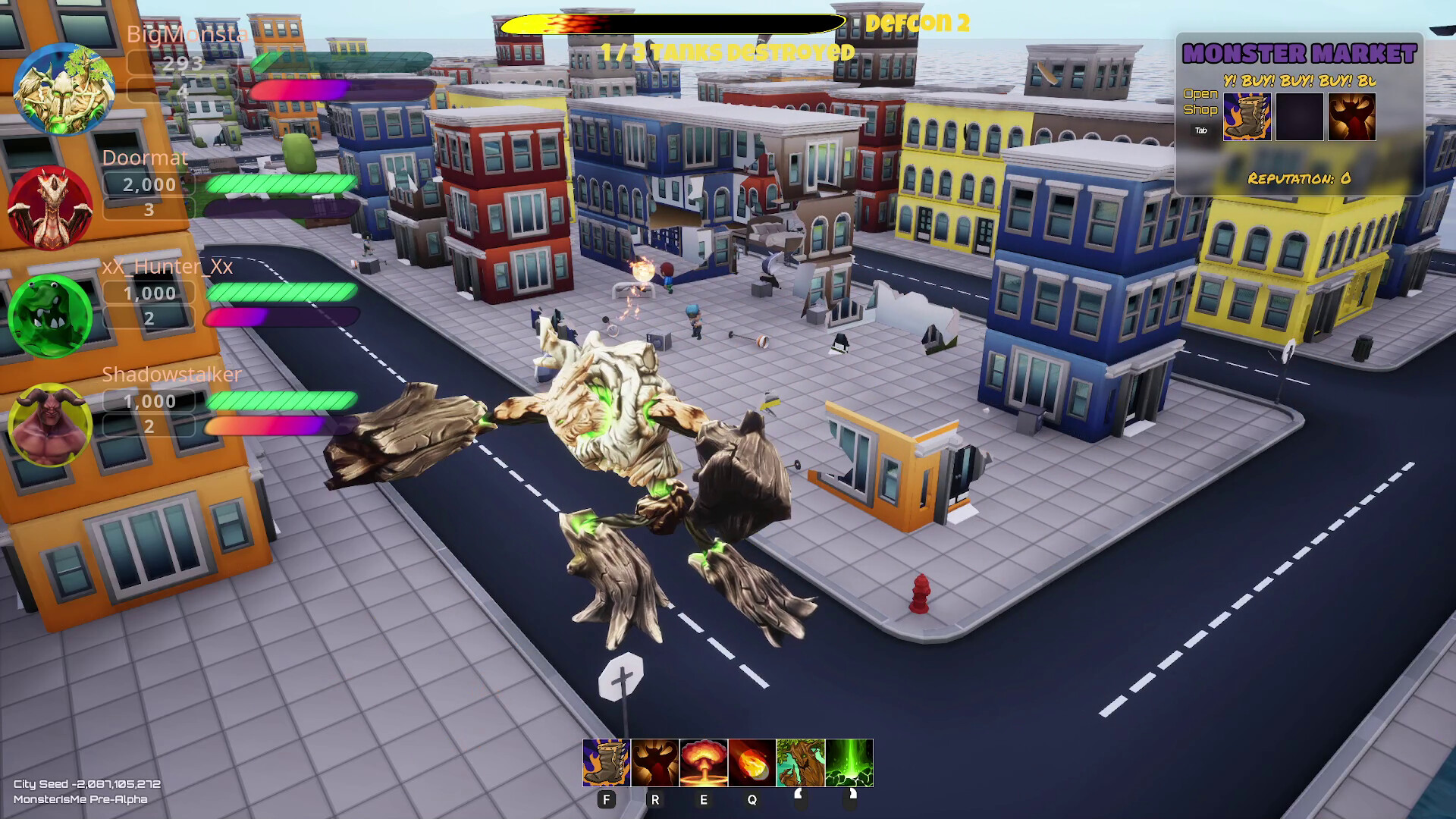1456x819 pixels.
Task: Click the Reputation: 0 label
Action: coord(1298,179)
